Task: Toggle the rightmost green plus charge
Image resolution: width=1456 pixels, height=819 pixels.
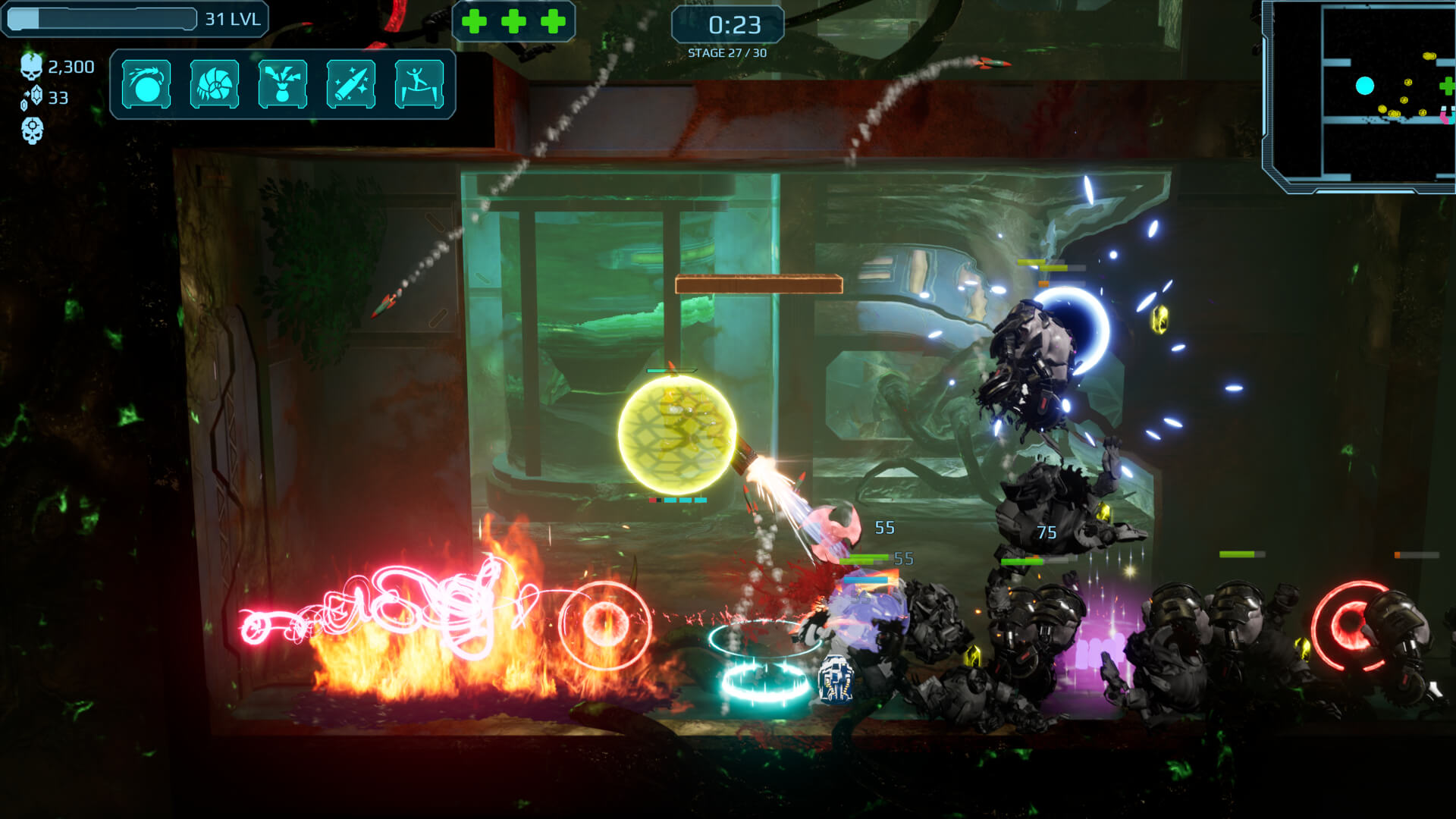Action: click(x=551, y=22)
